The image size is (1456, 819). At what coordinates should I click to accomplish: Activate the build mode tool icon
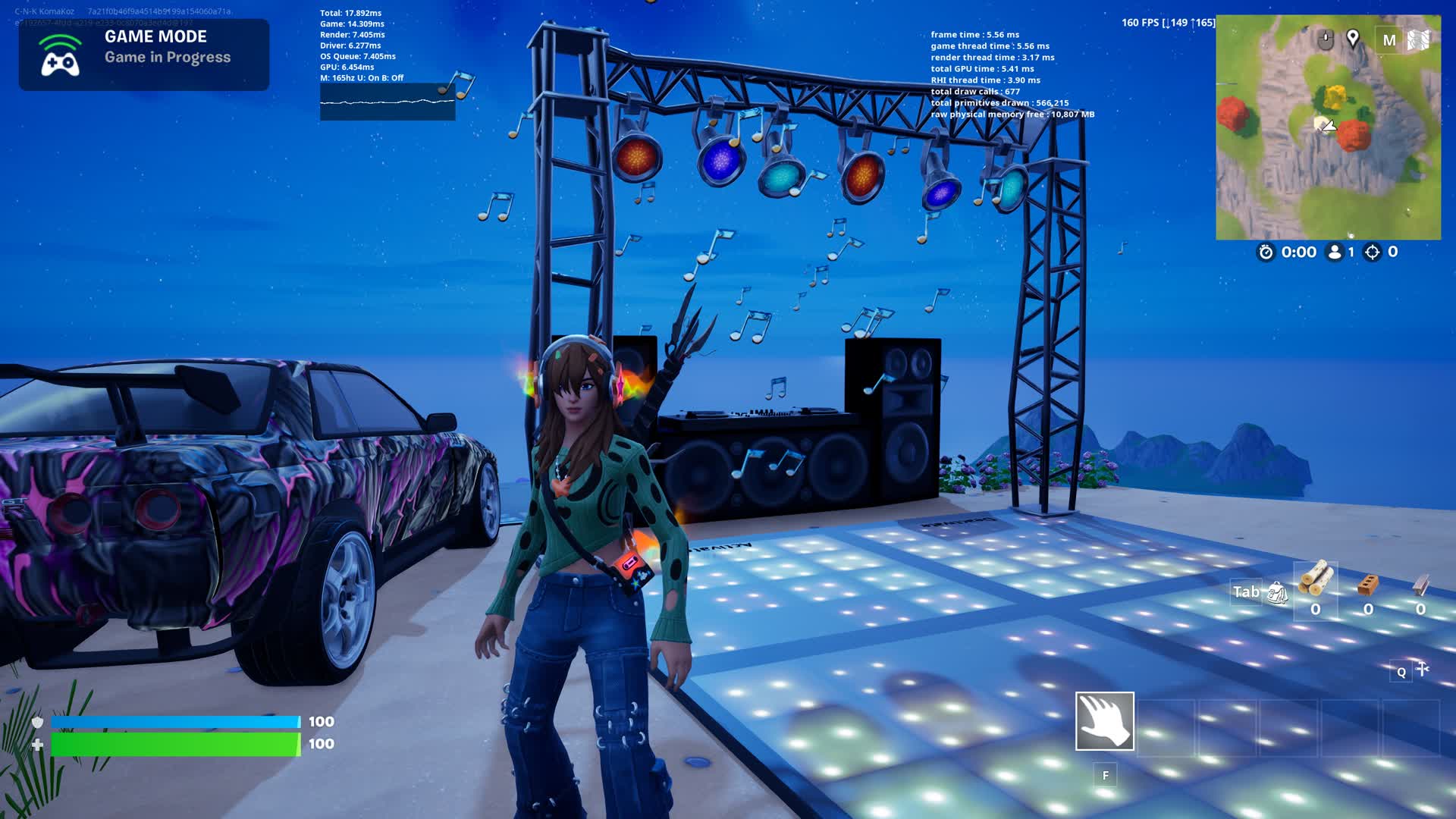pos(1423,669)
